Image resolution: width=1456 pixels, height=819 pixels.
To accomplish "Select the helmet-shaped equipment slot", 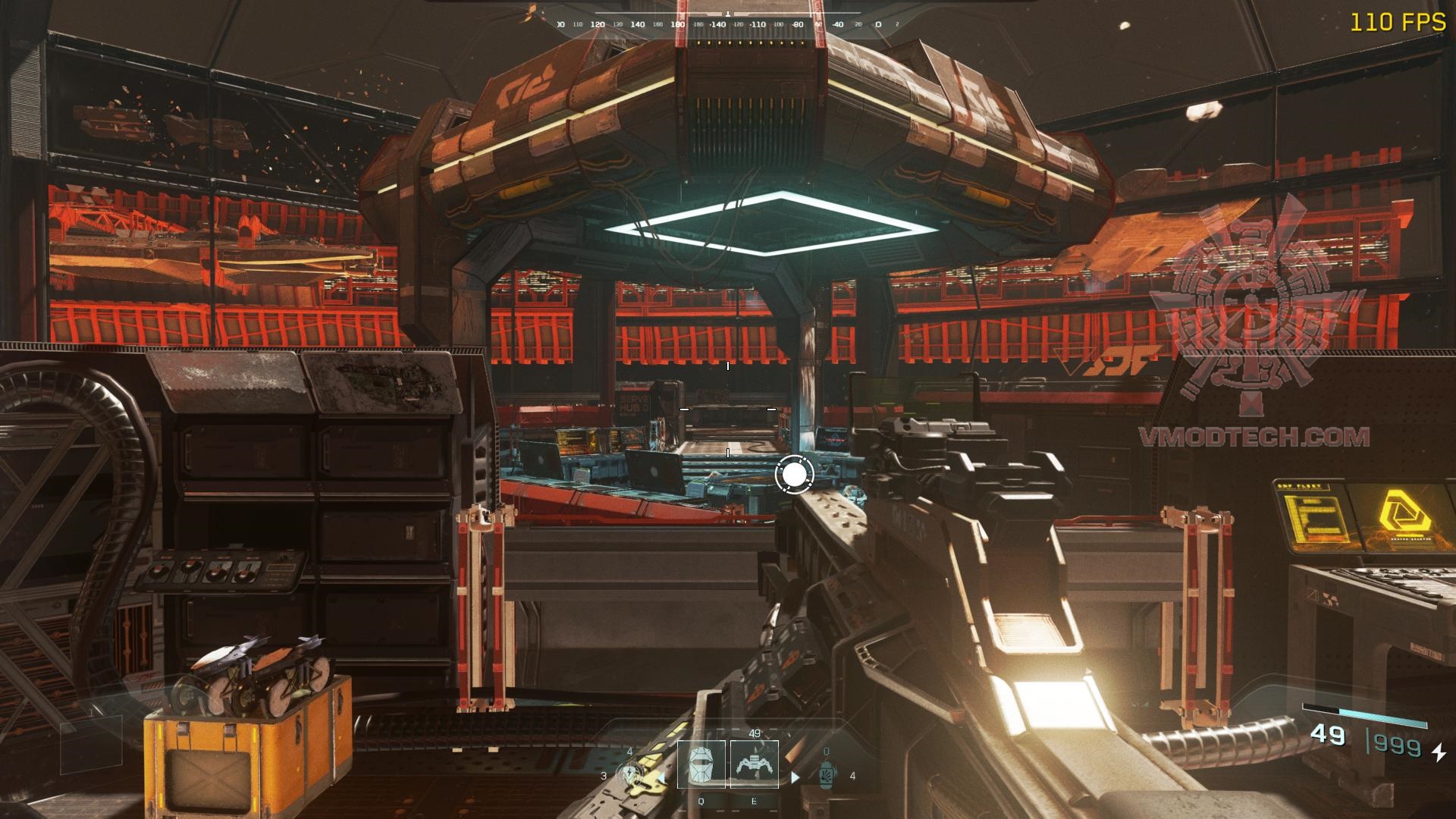I will (x=701, y=764).
